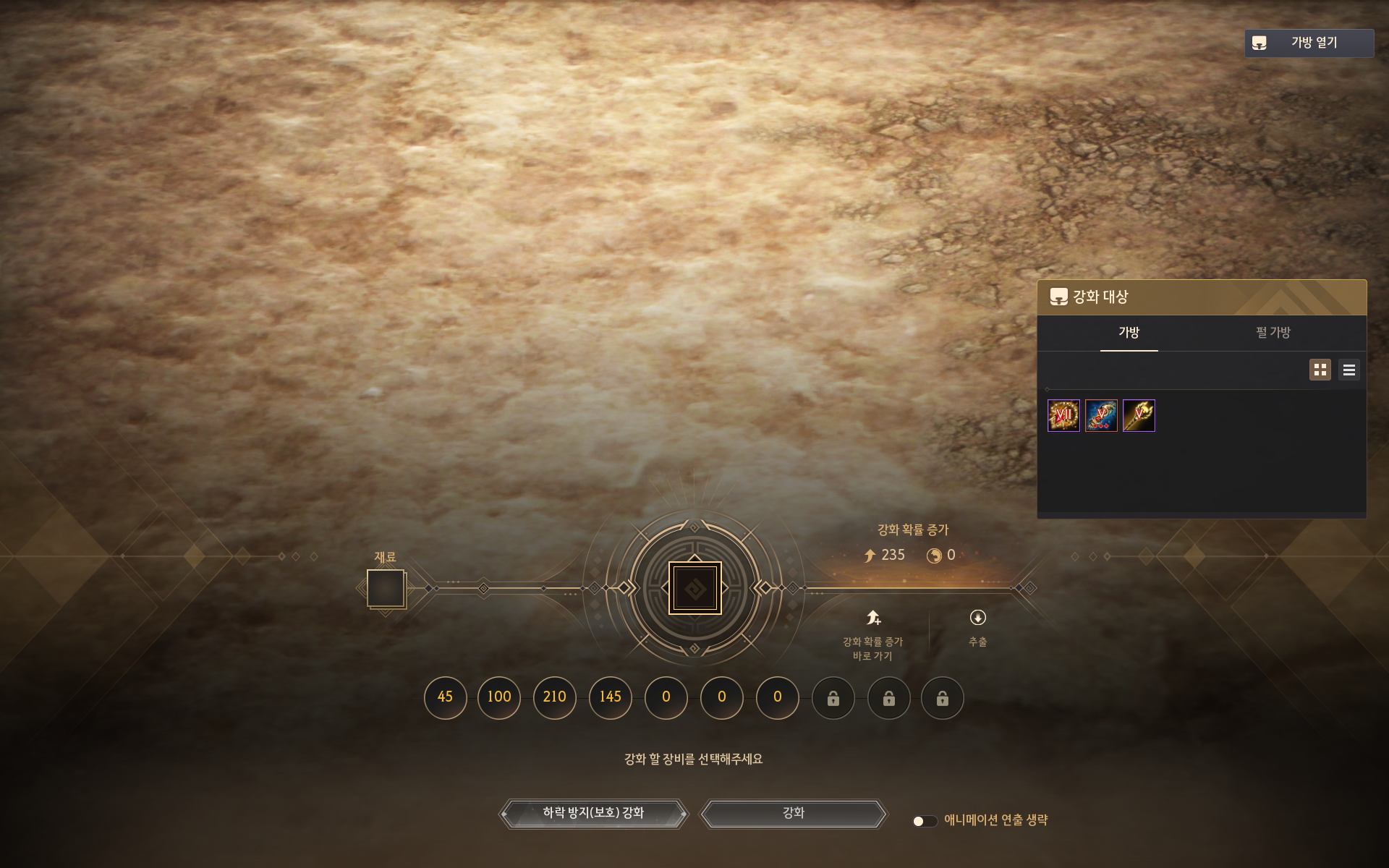Click the central enhancement equipment slot
Screen dimensions: 1389x868
694,588
